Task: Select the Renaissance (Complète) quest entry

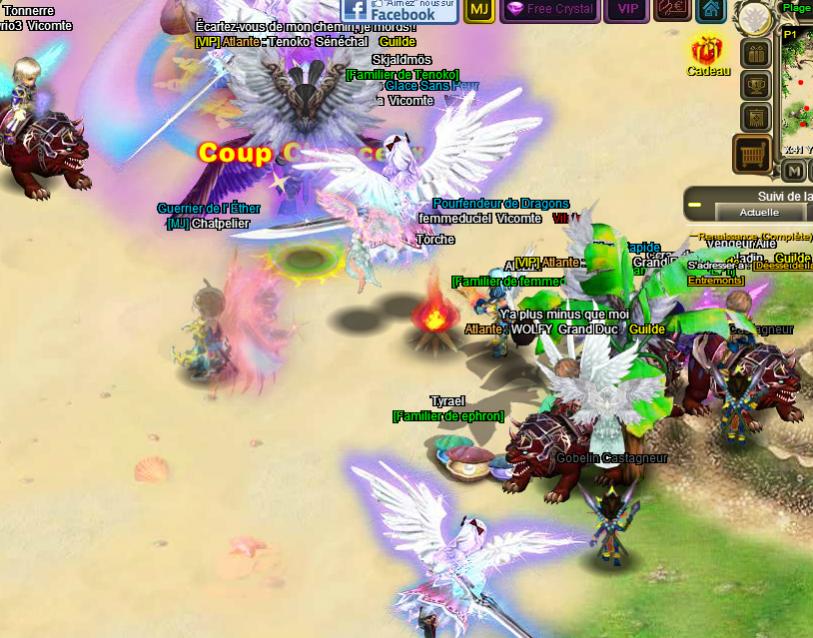Action: (x=750, y=237)
